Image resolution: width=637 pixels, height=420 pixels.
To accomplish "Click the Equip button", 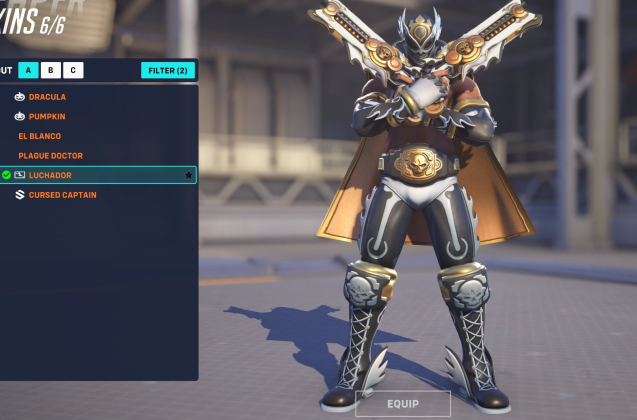I will (402, 404).
